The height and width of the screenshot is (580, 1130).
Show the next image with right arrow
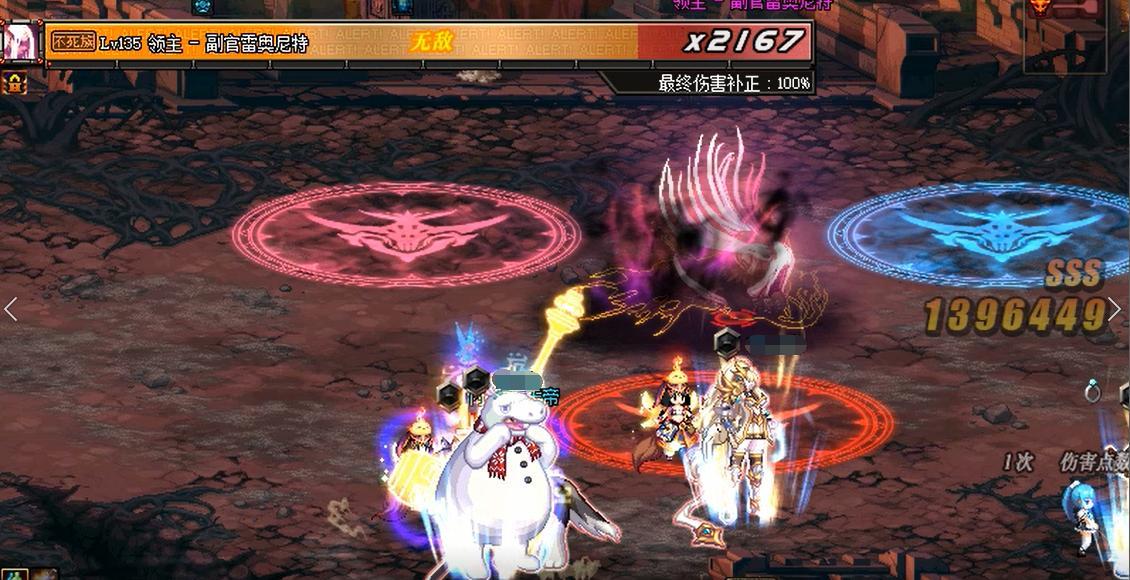(1116, 309)
